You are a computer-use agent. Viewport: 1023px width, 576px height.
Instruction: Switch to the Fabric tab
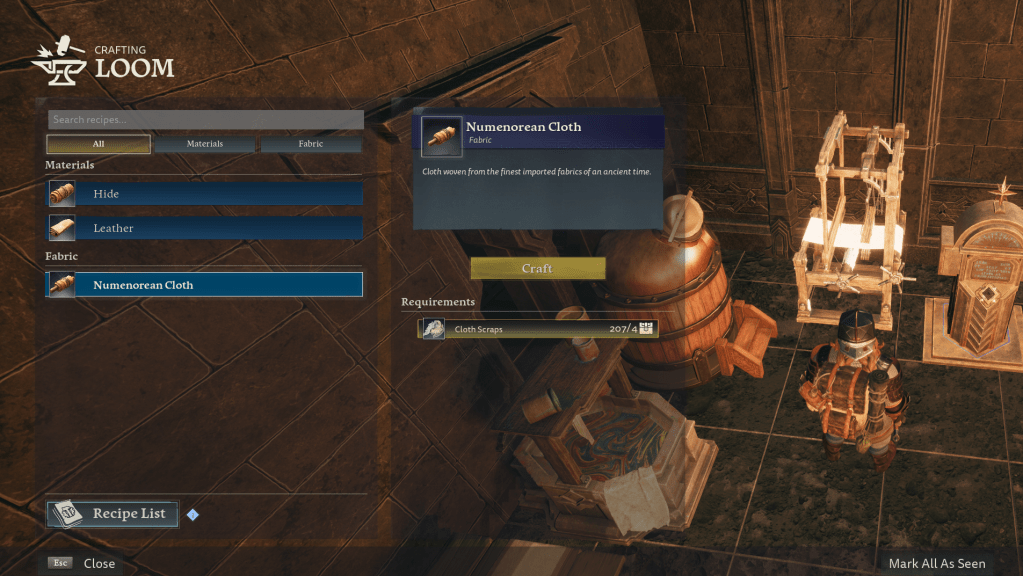click(x=311, y=144)
